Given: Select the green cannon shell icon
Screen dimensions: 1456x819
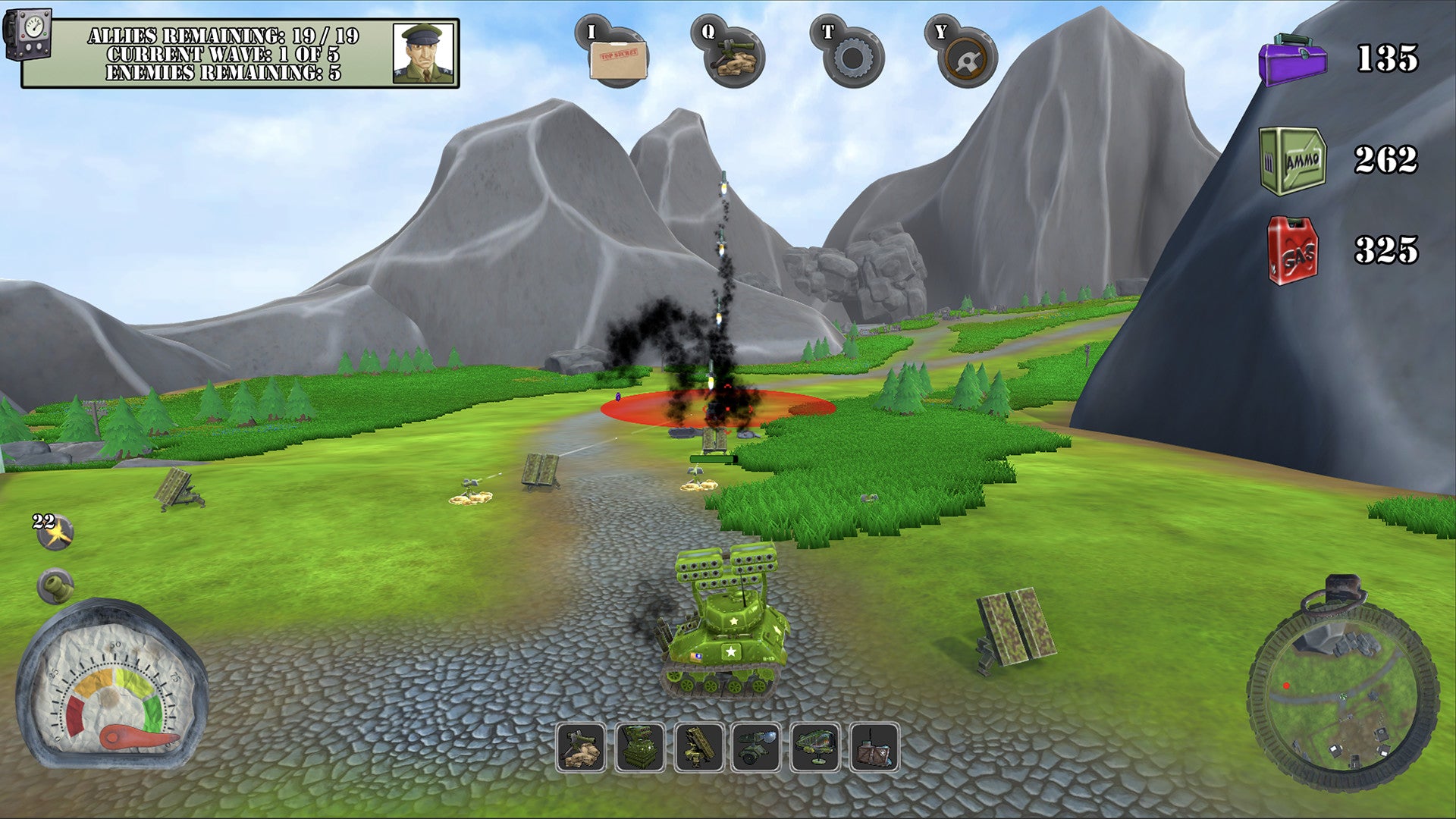Looking at the screenshot, I should (x=56, y=585).
